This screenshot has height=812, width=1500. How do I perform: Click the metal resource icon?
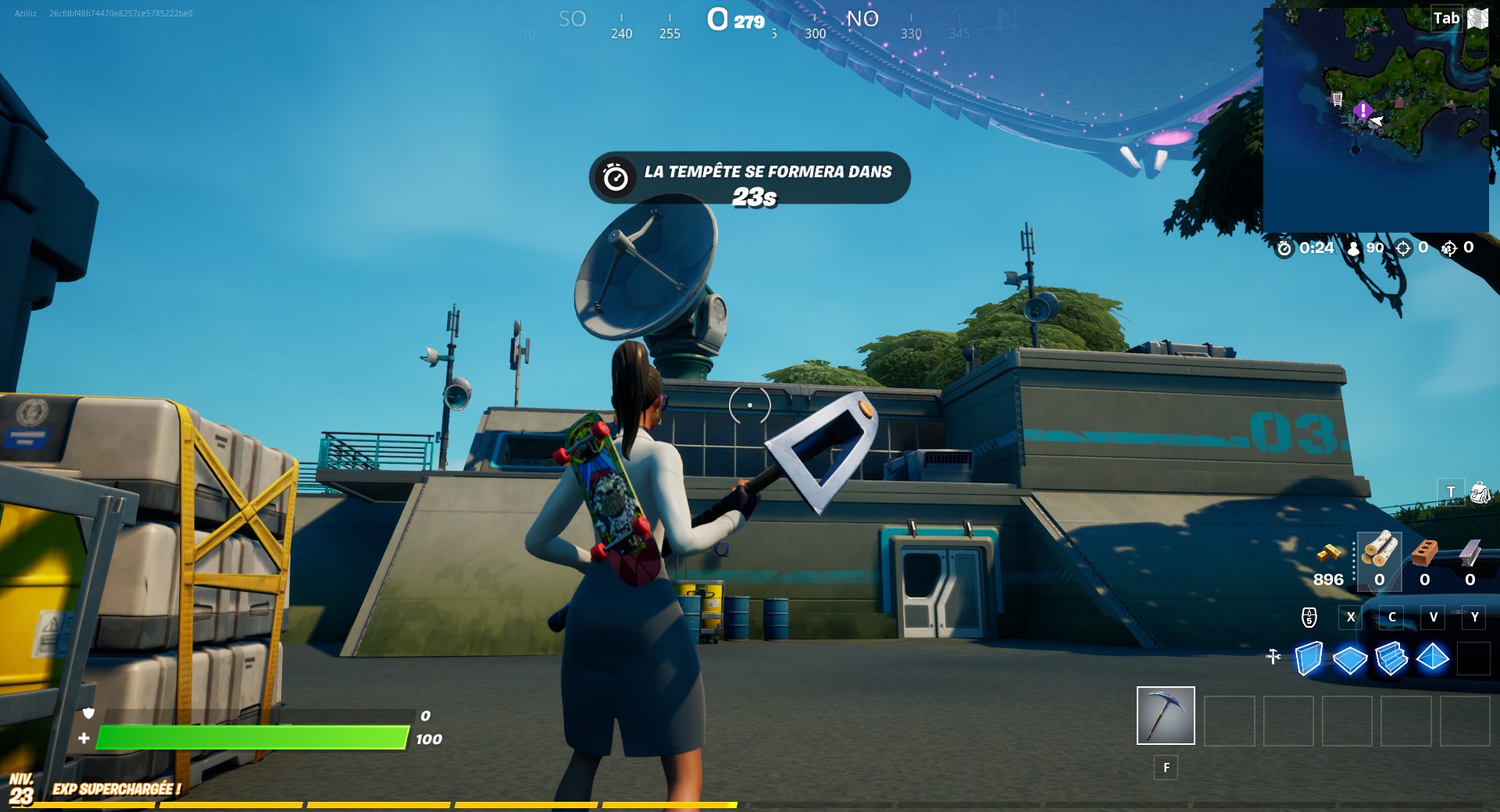1471,551
